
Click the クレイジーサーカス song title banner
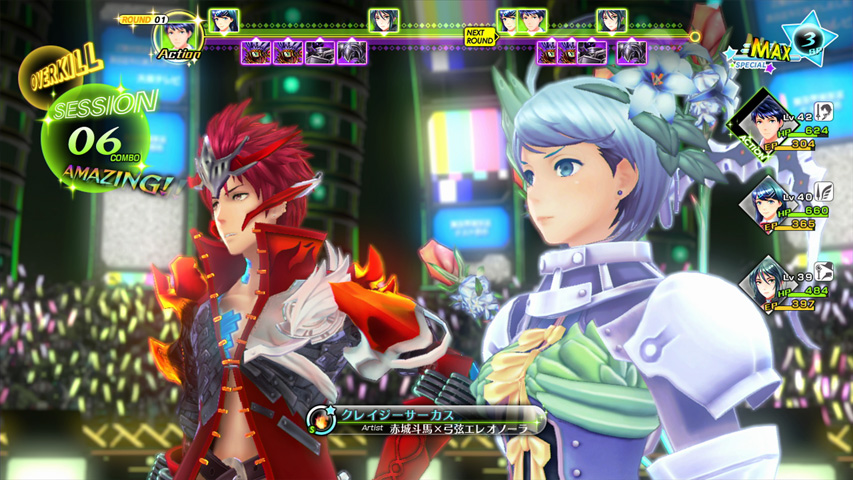(x=430, y=413)
